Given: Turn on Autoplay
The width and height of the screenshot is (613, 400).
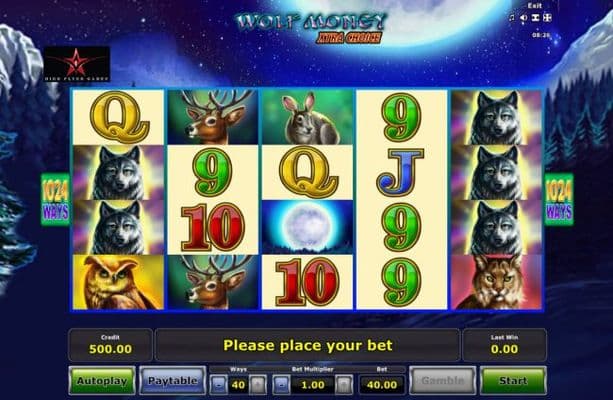Looking at the screenshot, I should (100, 380).
